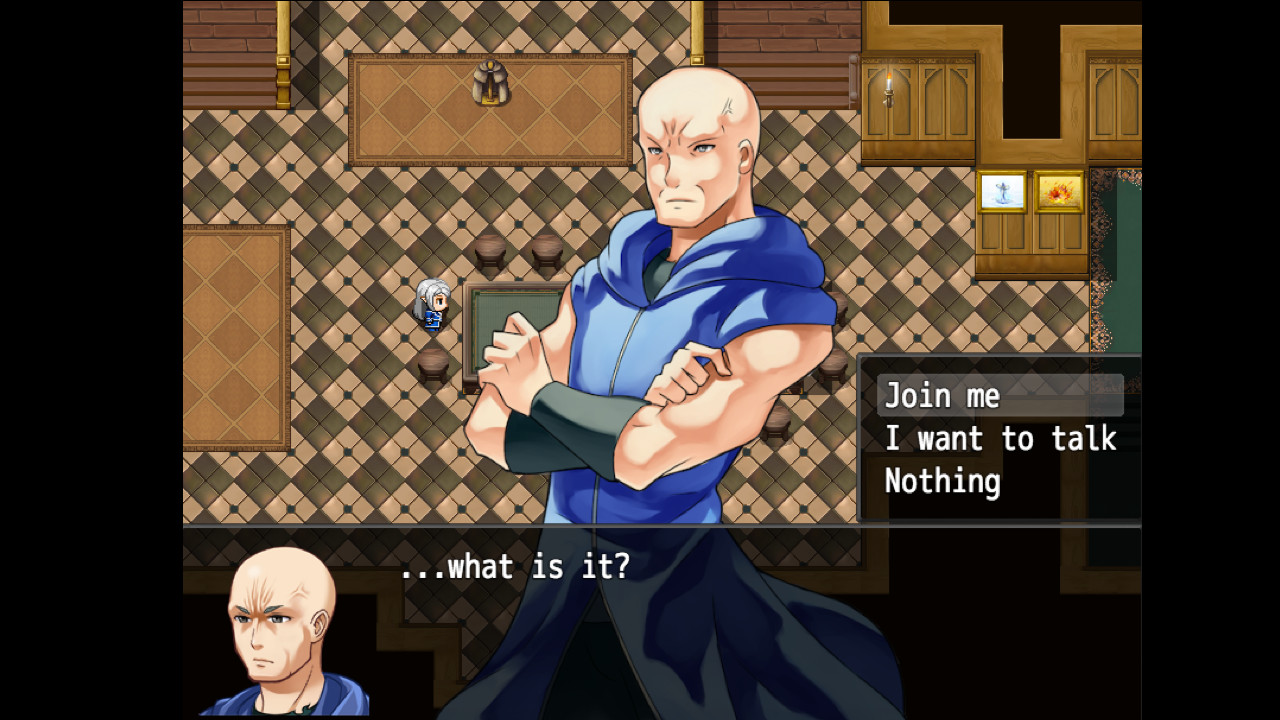Click the highlighted "Join me" selection bar
The image size is (1280, 720).
click(x=998, y=395)
